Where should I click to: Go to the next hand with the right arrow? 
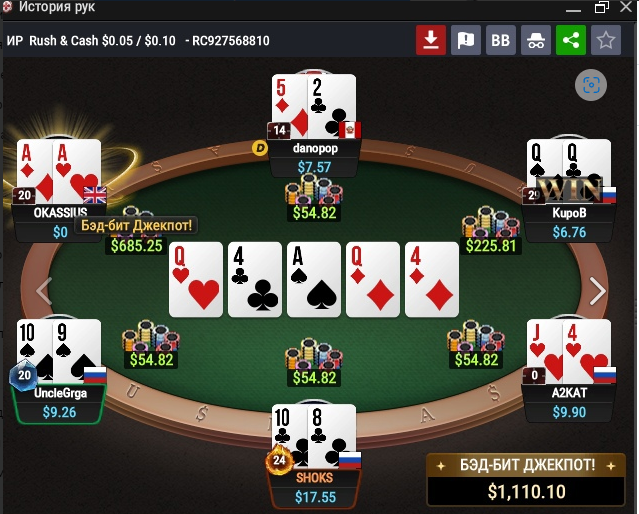coord(597,291)
